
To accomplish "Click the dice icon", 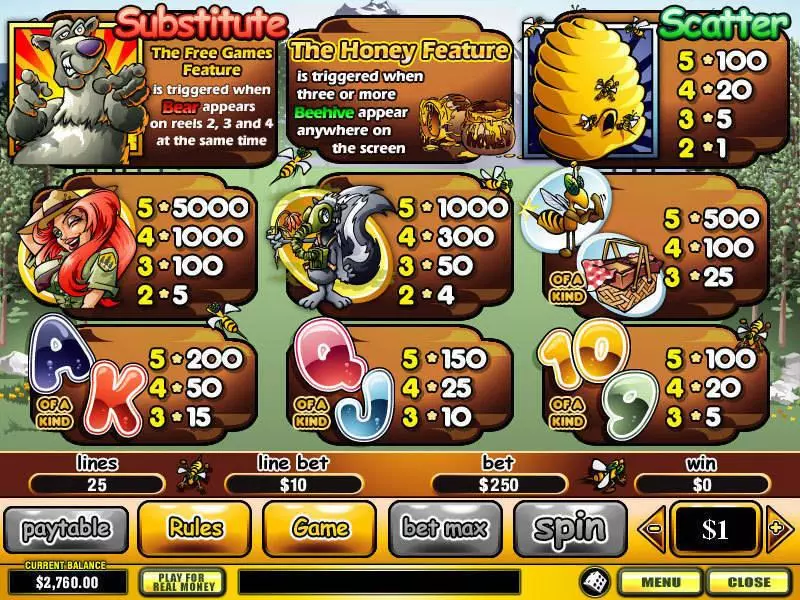I will pyautogui.click(x=592, y=580).
